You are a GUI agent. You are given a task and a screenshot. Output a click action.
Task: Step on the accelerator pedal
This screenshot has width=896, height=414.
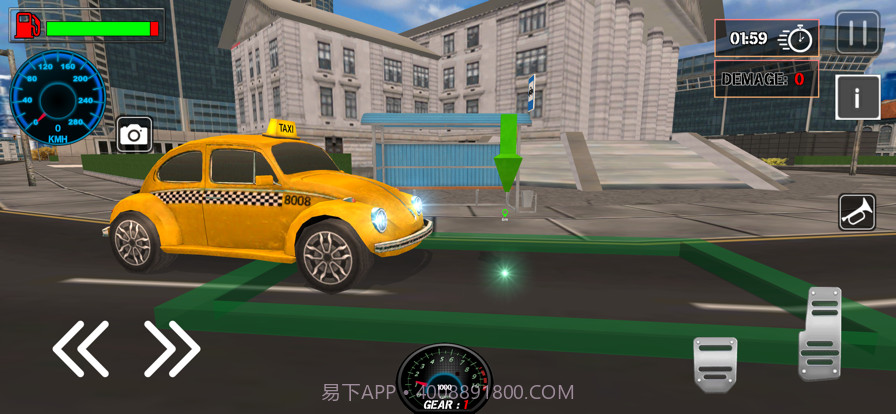point(820,334)
